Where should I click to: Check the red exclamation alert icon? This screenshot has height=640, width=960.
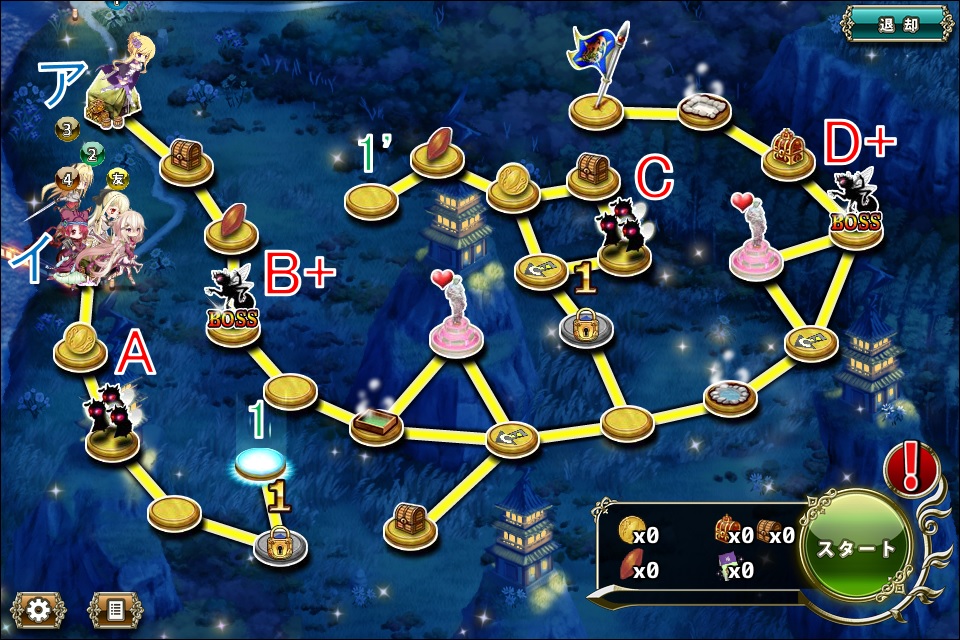pyautogui.click(x=911, y=468)
